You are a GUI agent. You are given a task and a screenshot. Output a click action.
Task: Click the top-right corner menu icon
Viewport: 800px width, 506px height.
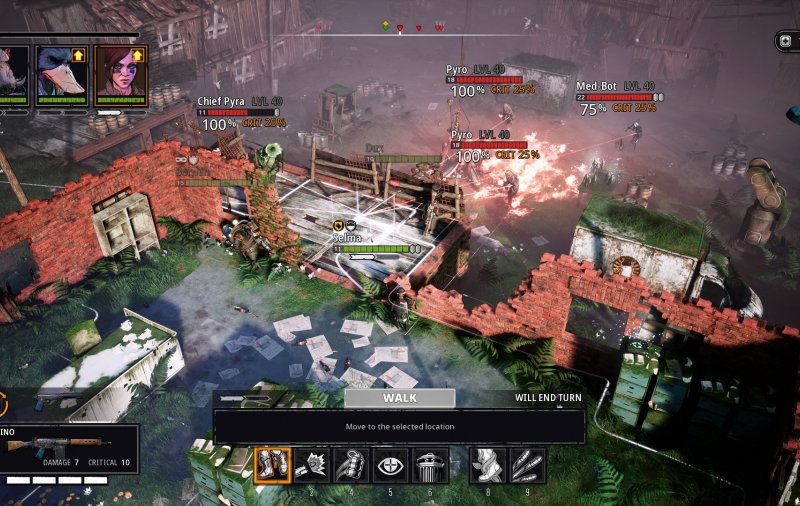point(790,41)
